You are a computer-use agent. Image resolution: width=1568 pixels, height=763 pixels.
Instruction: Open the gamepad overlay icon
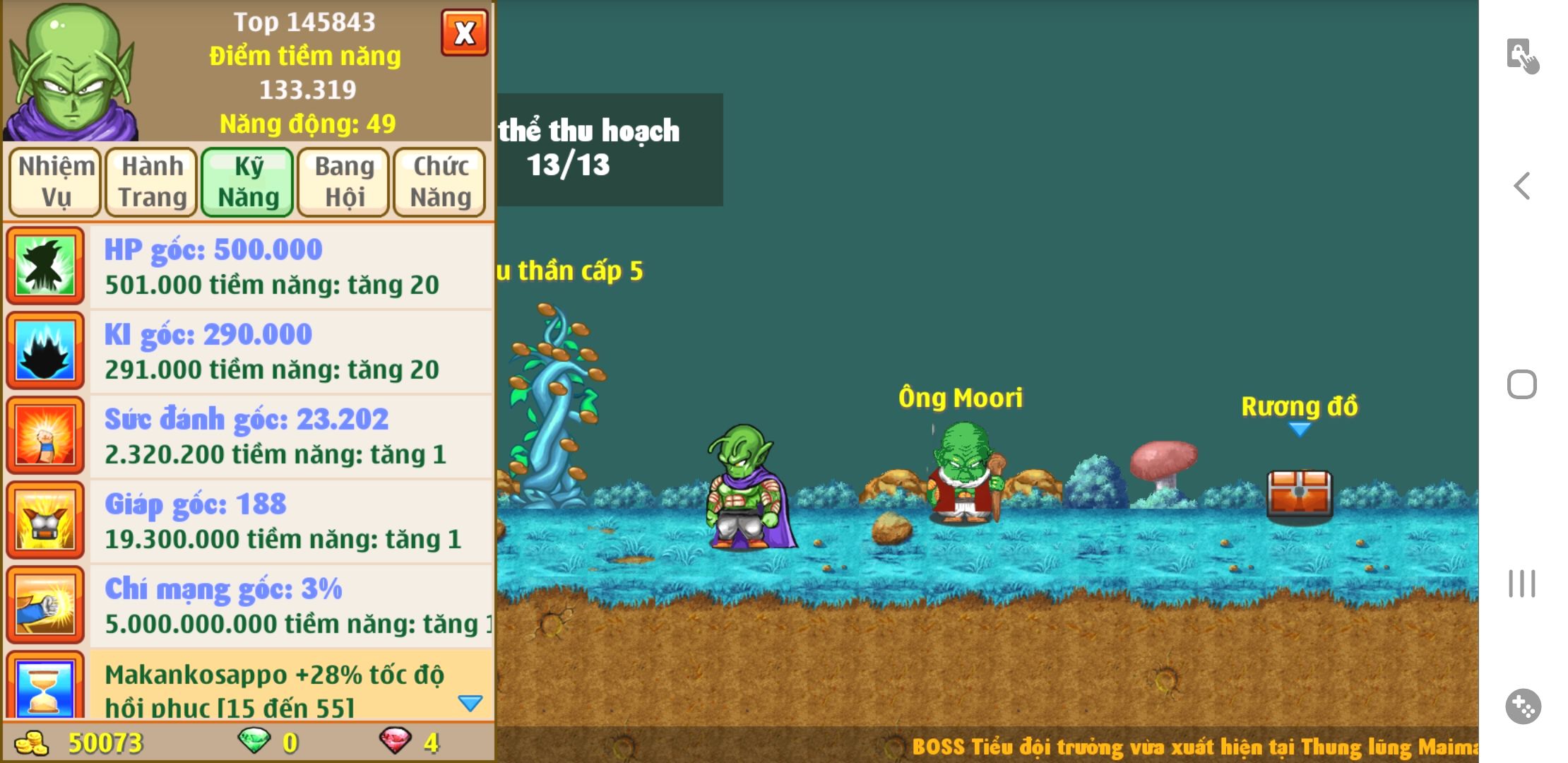(1523, 706)
